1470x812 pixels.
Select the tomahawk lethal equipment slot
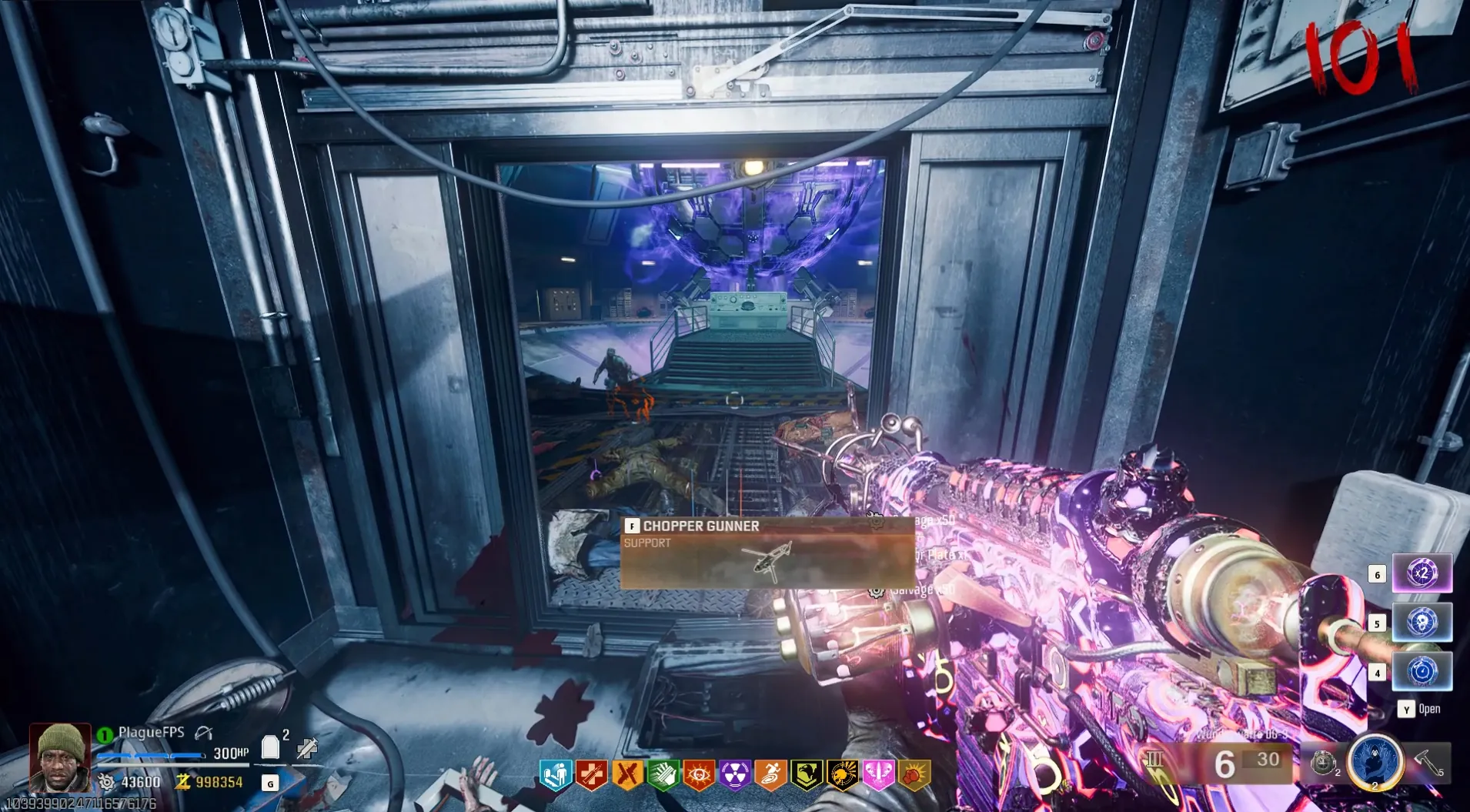[x=1428, y=762]
